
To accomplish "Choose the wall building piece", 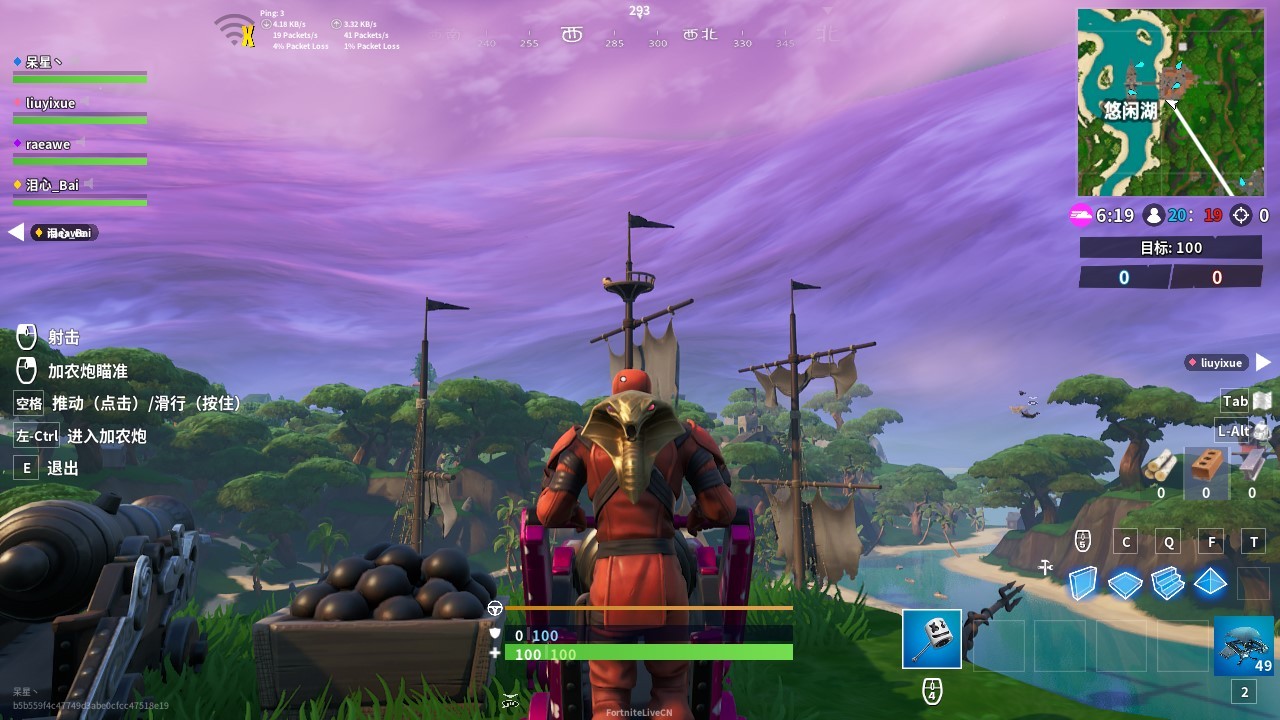I will click(x=1083, y=582).
